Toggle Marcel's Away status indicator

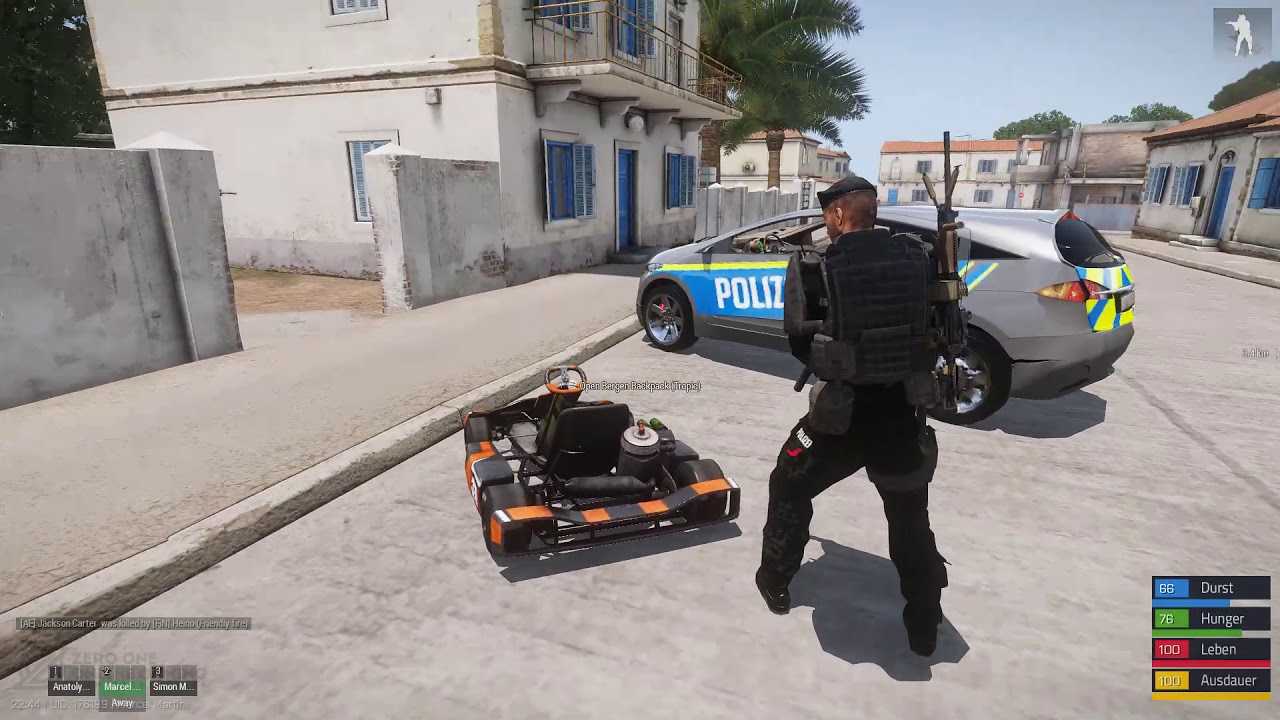(122, 703)
